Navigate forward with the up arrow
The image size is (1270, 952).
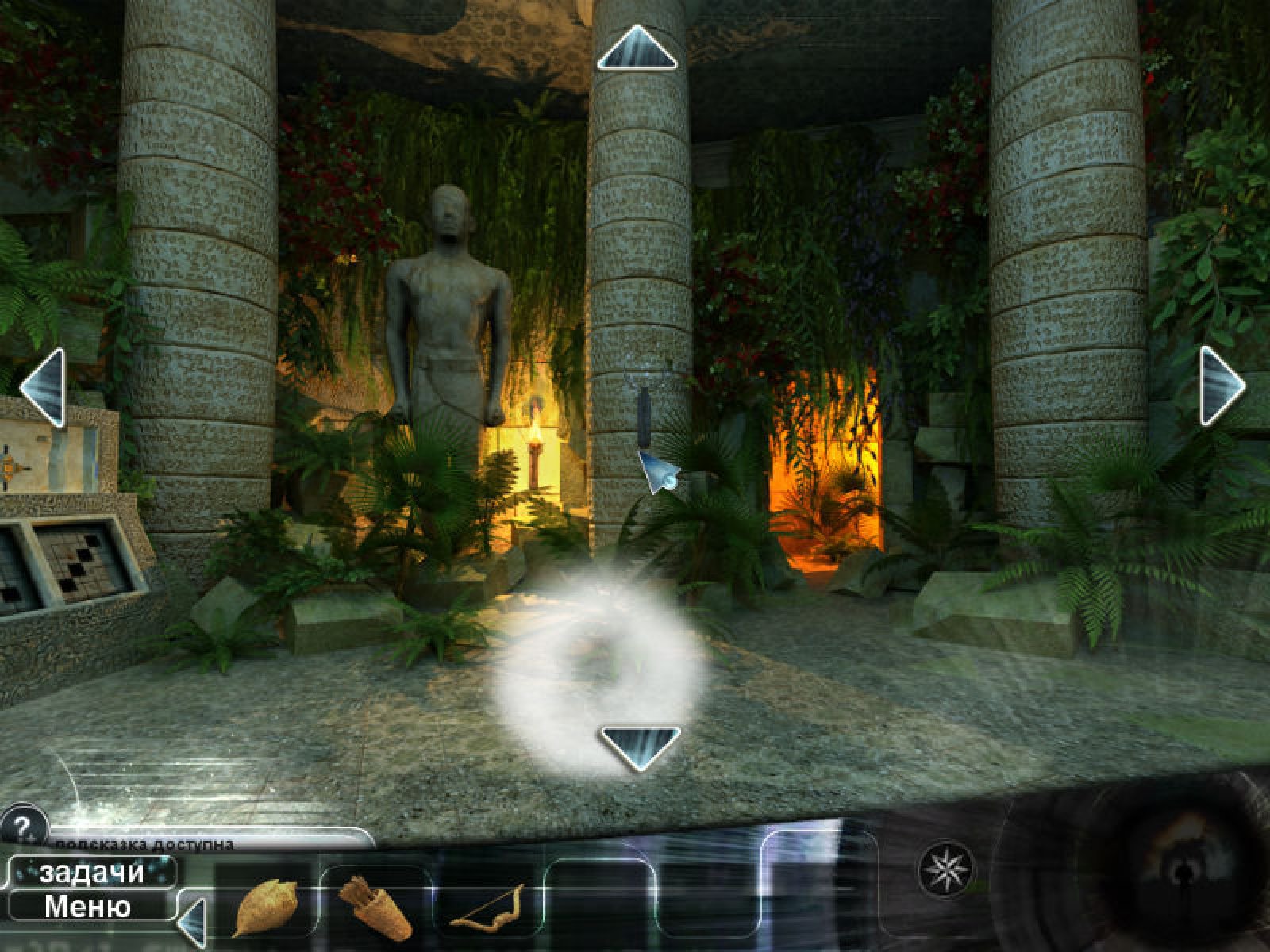click(x=636, y=48)
